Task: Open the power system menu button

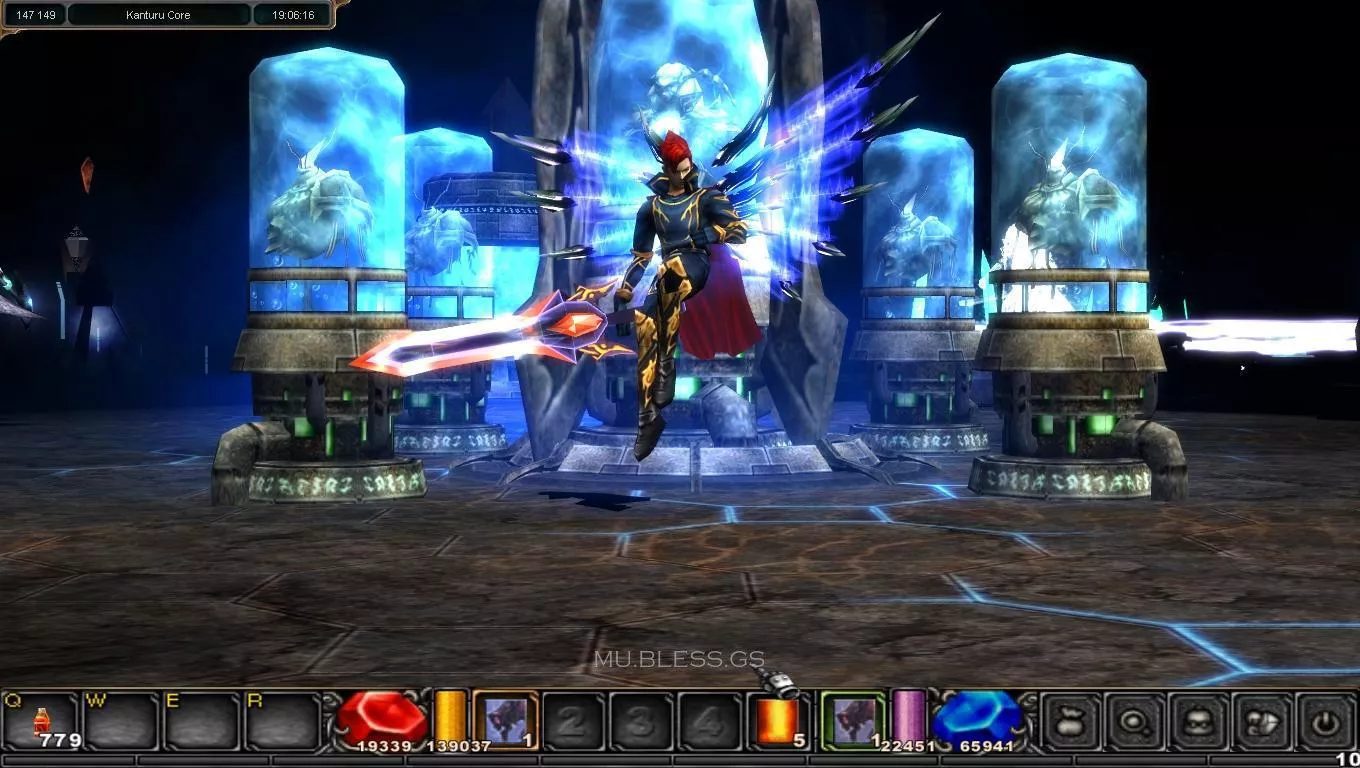Action: pyautogui.click(x=1326, y=721)
